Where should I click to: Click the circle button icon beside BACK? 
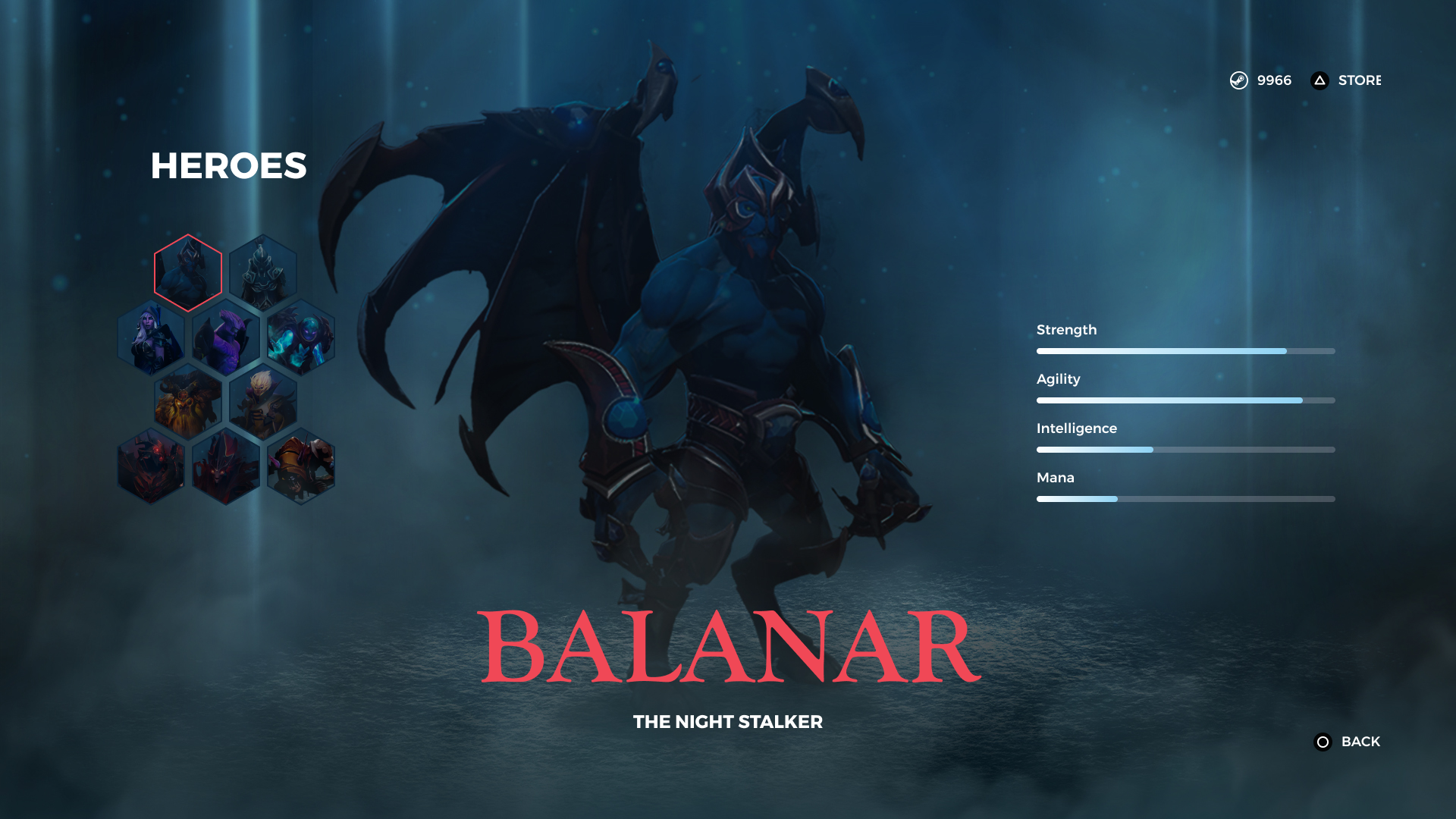[1323, 742]
